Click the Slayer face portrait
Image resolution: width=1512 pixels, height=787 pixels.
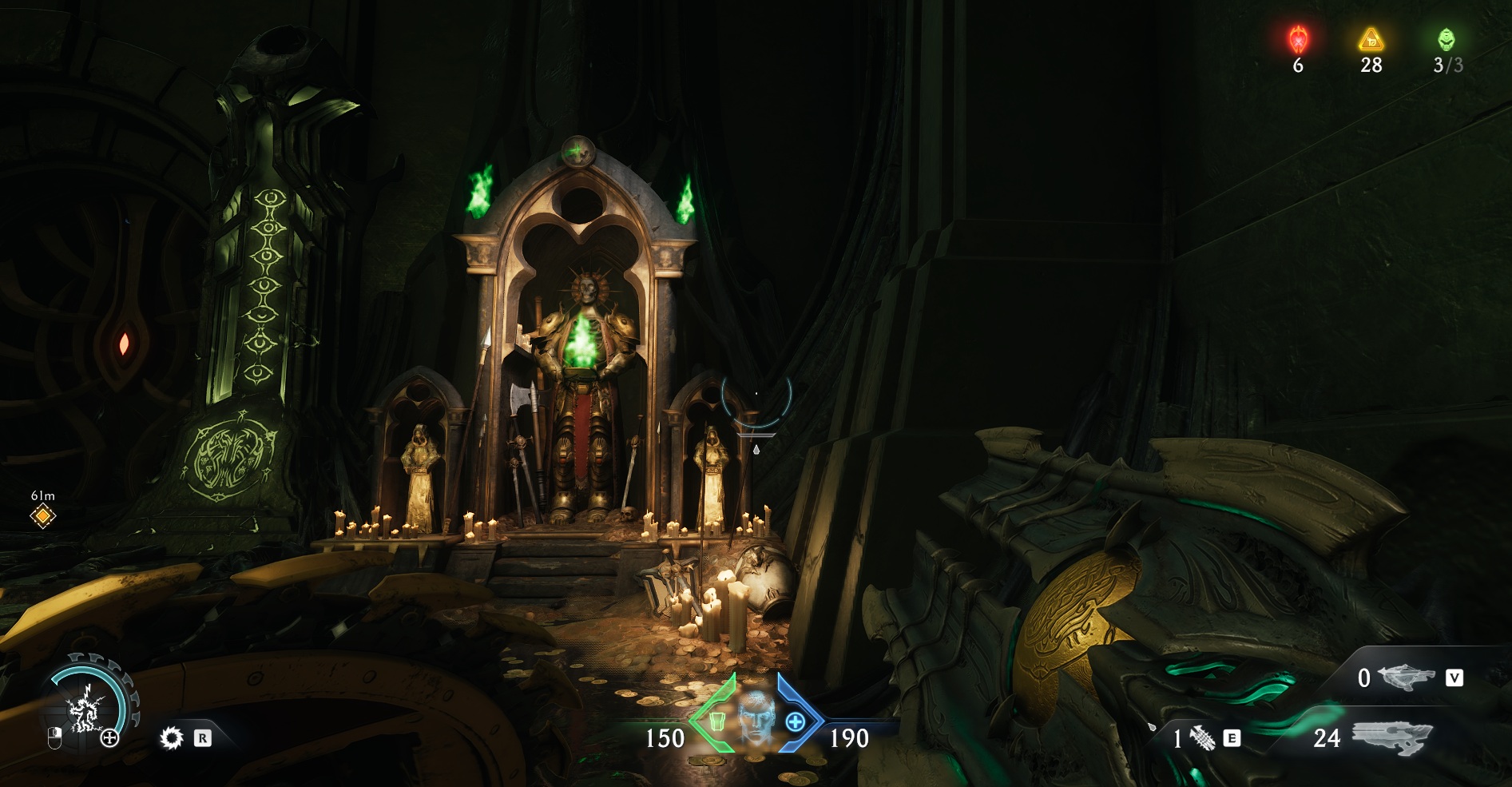pos(756,717)
